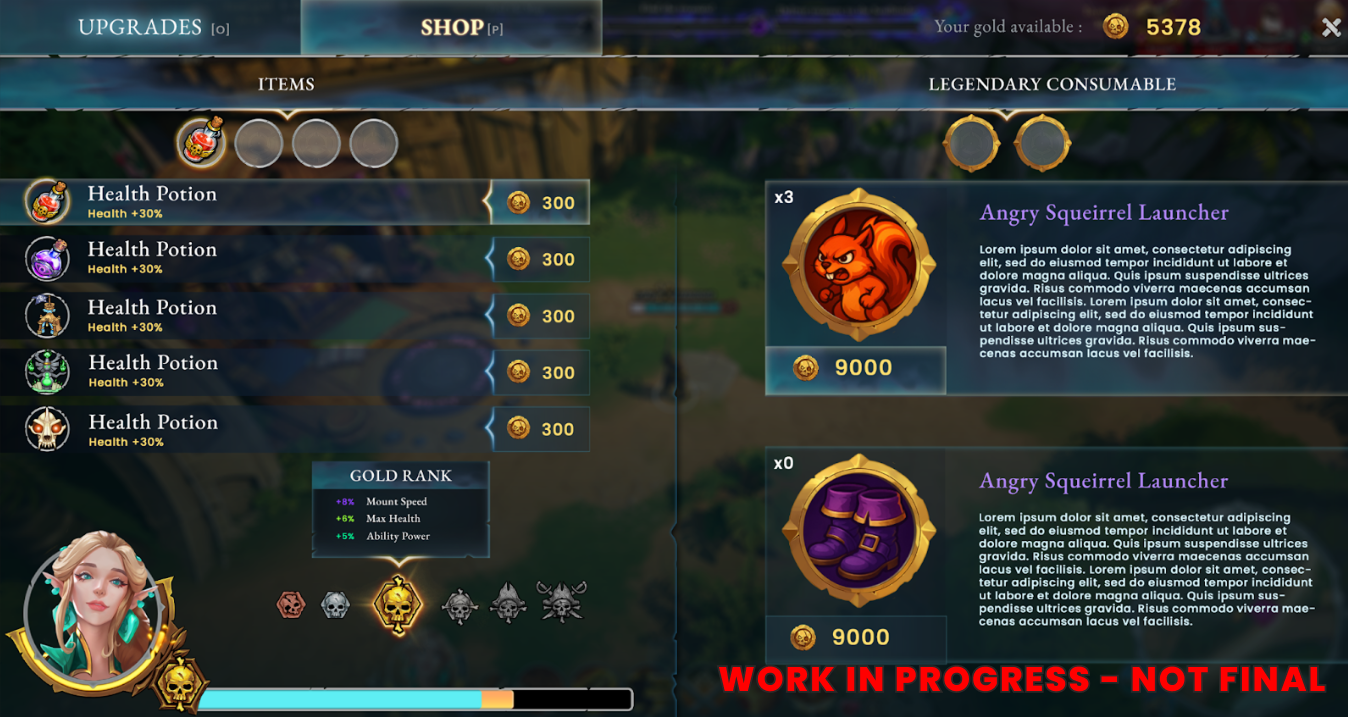Buy the squirrel launcher for 9000 gold
The image size is (1348, 717).
point(855,368)
